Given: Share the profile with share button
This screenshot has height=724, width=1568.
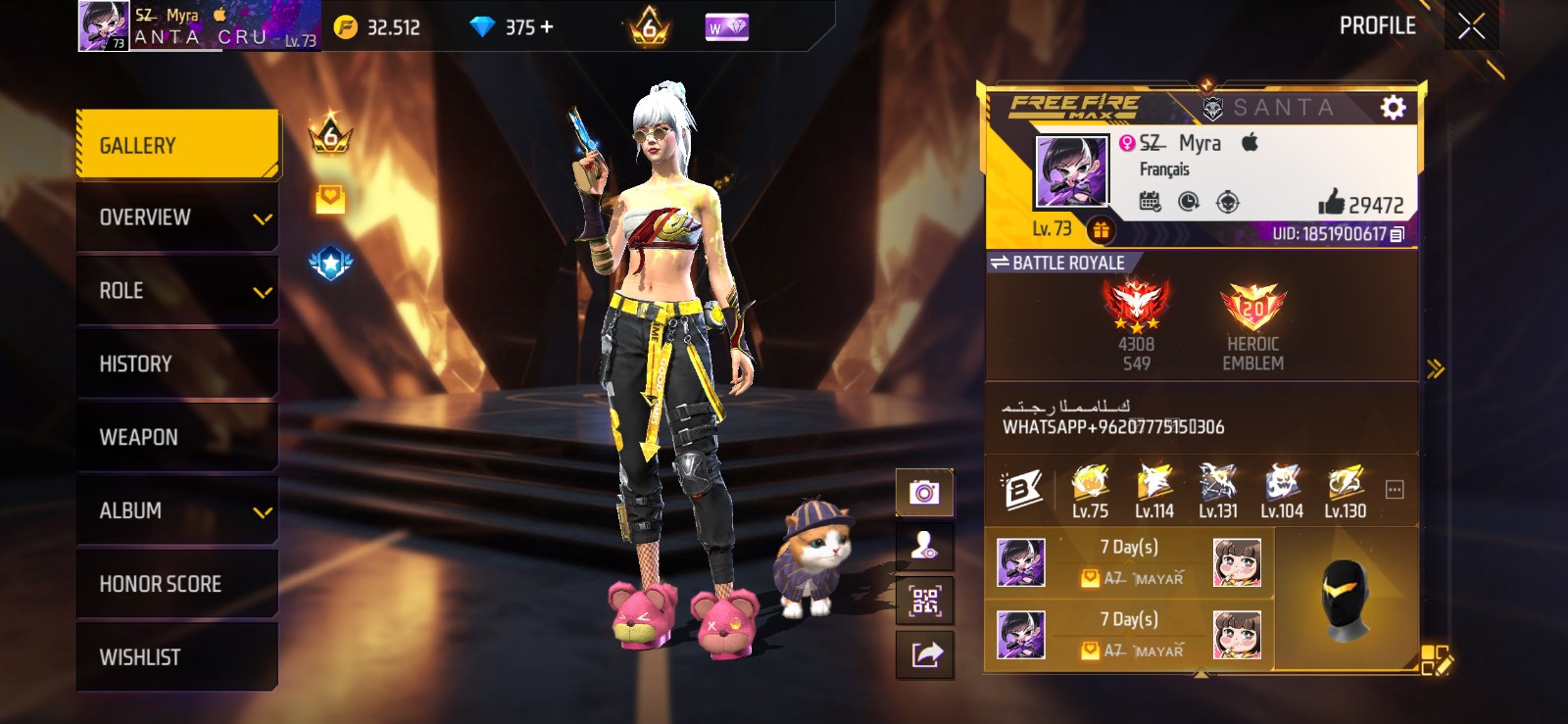Looking at the screenshot, I should coord(924,654).
